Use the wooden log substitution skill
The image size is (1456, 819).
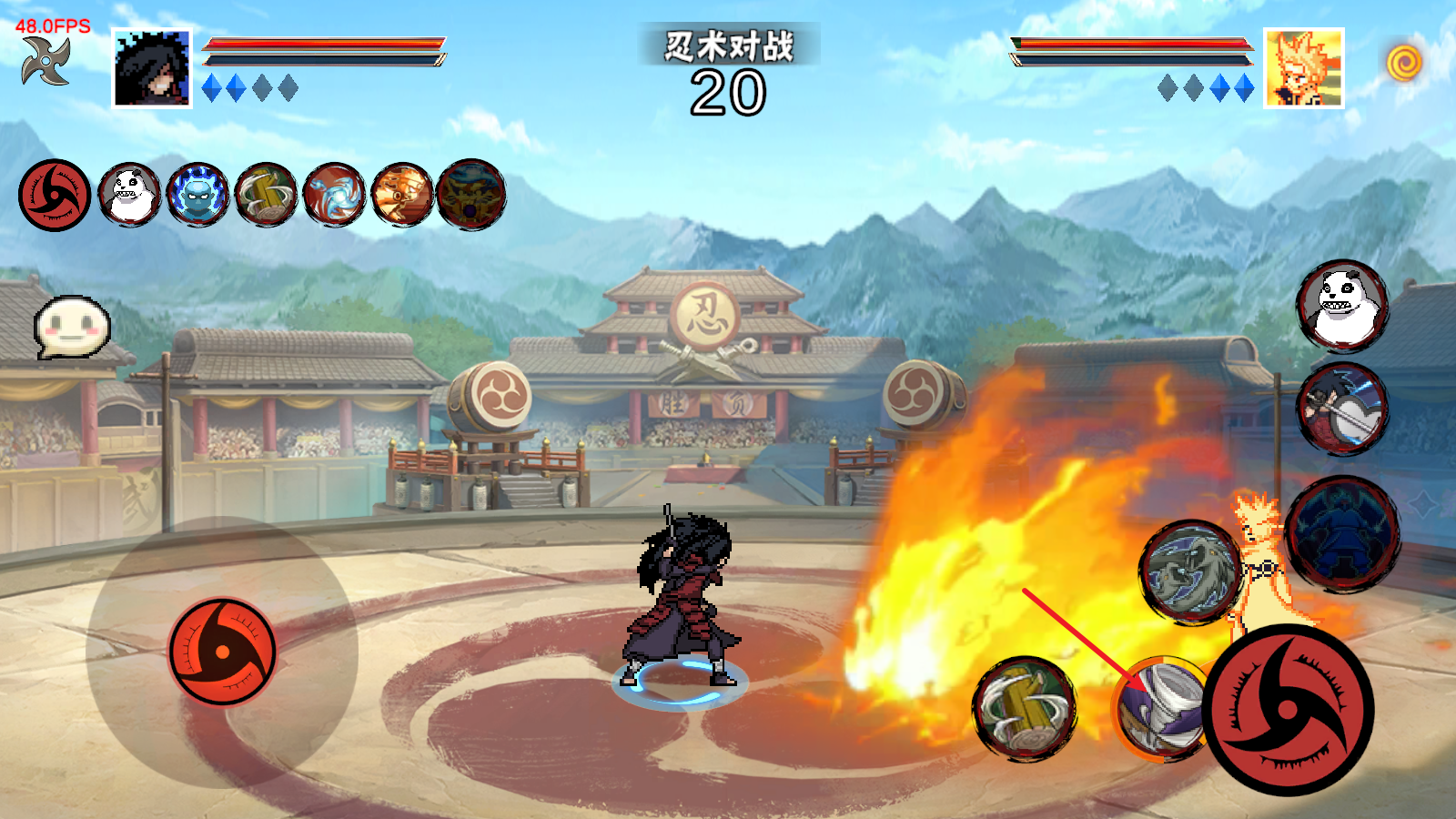pyautogui.click(x=1025, y=707)
